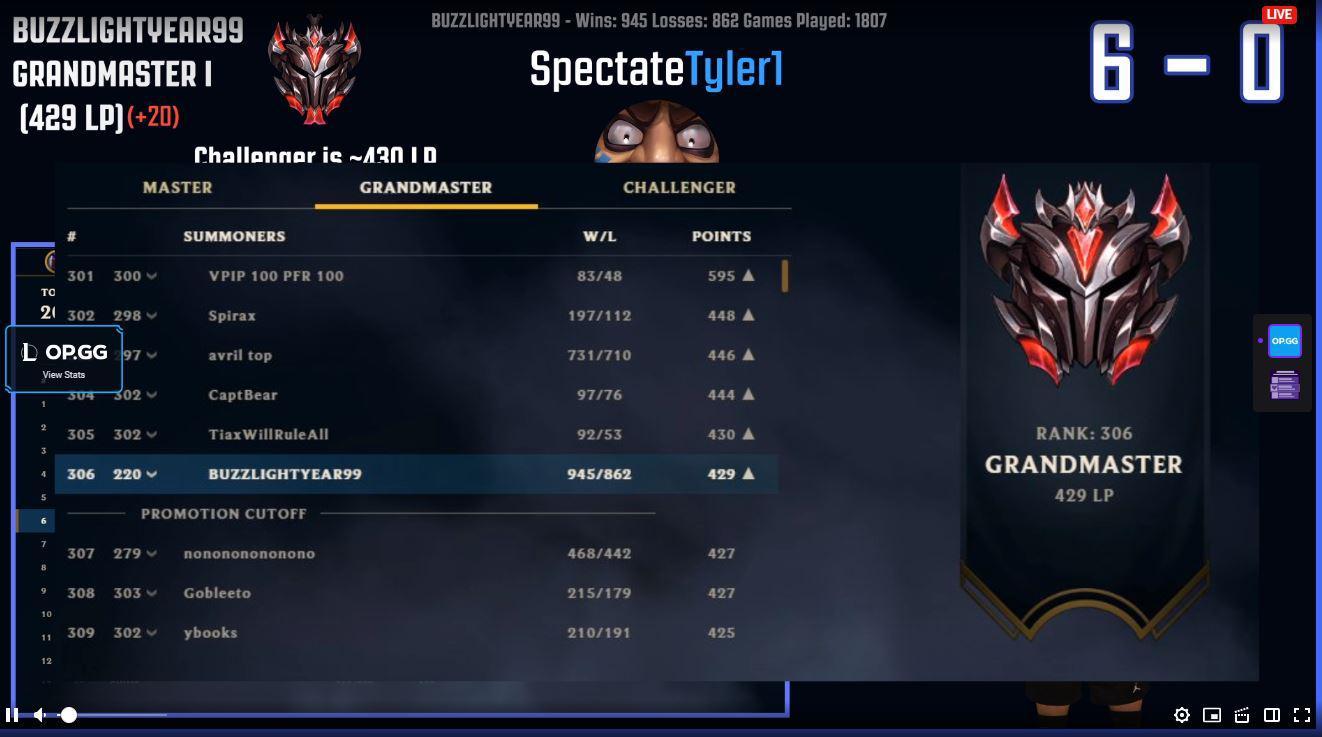Click the OP.GG logo in the overlay panel

[66, 352]
